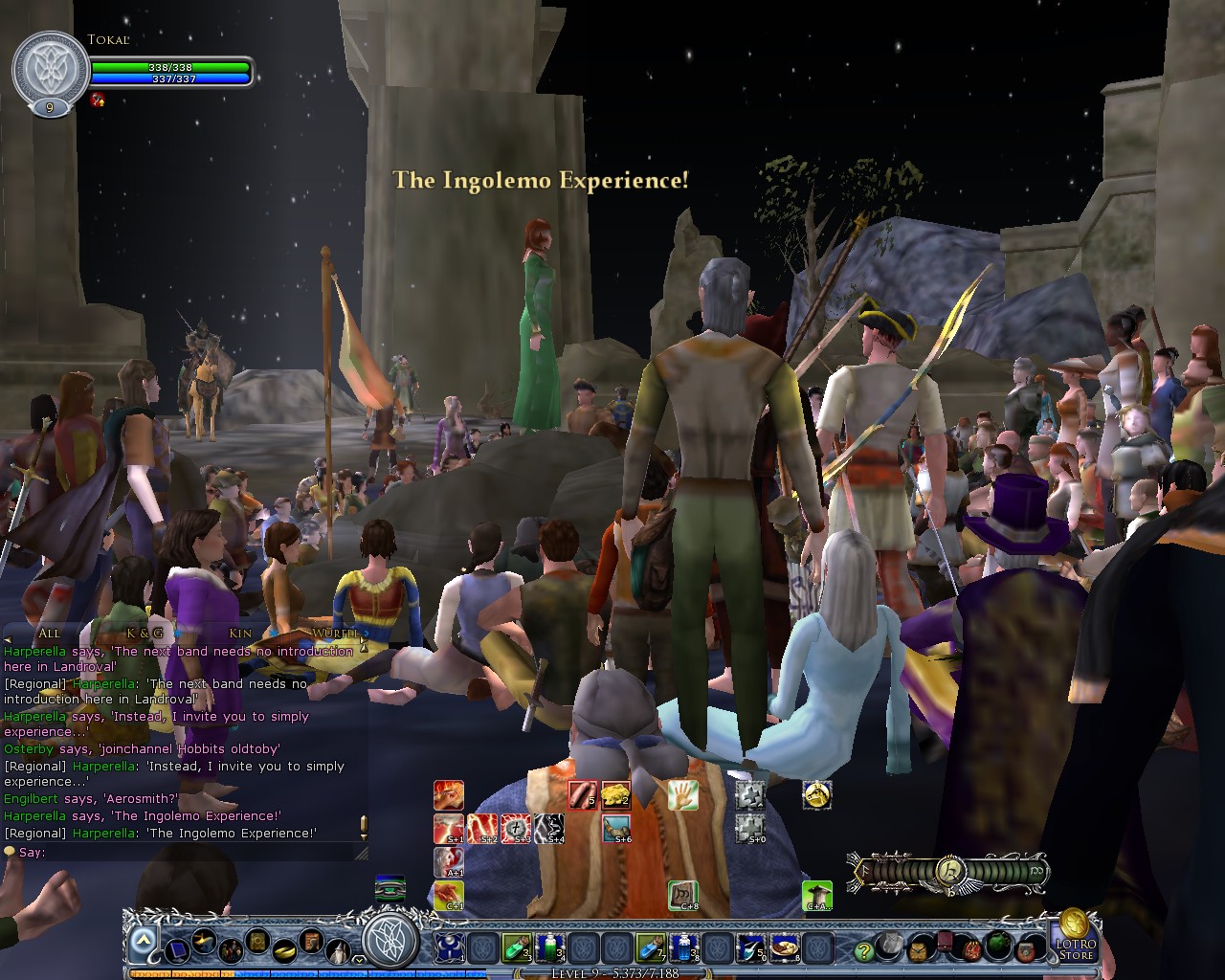Activate the black lightning skill icon
Viewport: 1225px width, 980px height.
(548, 829)
